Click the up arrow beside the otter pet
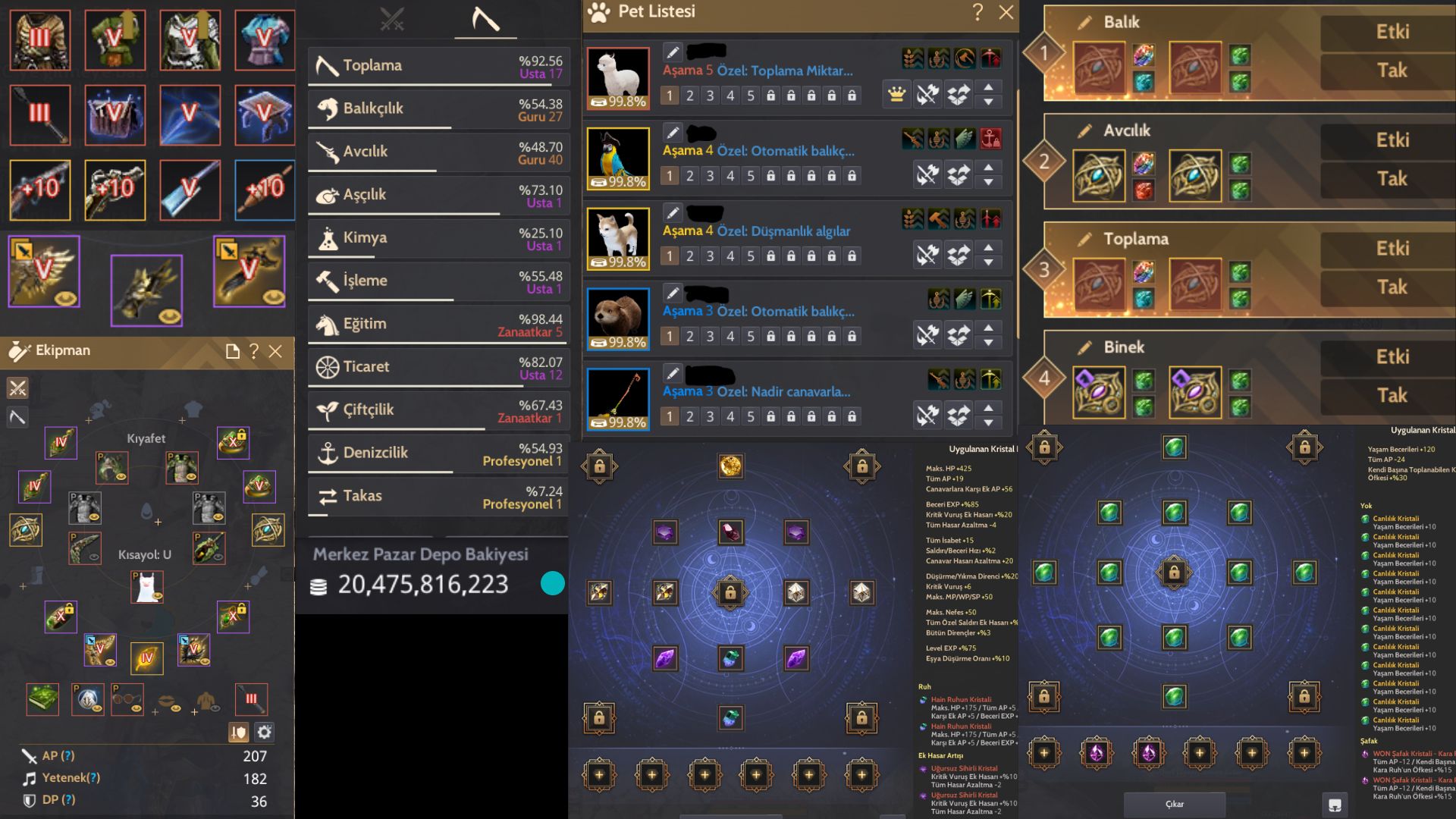This screenshot has height=819, width=1456. [989, 330]
